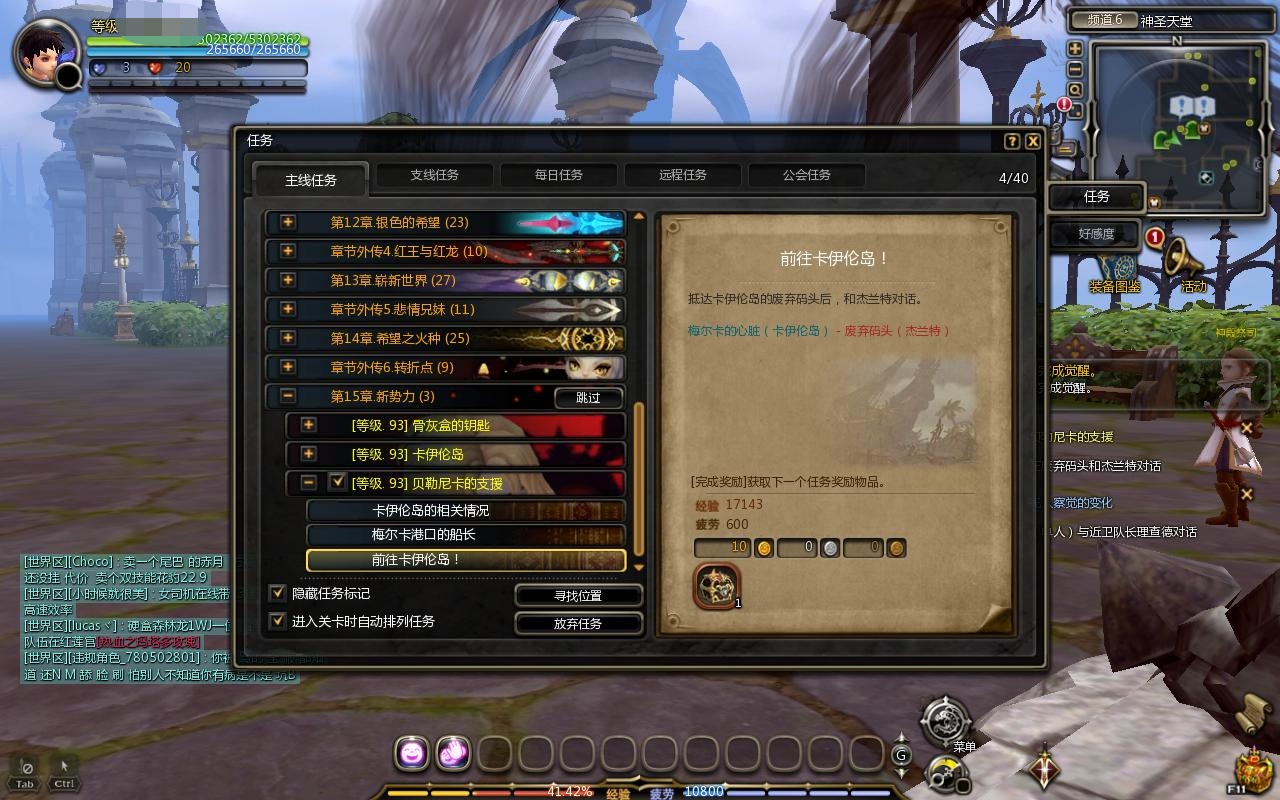
Task: Switch to the 支线任务 tab
Action: (x=434, y=175)
